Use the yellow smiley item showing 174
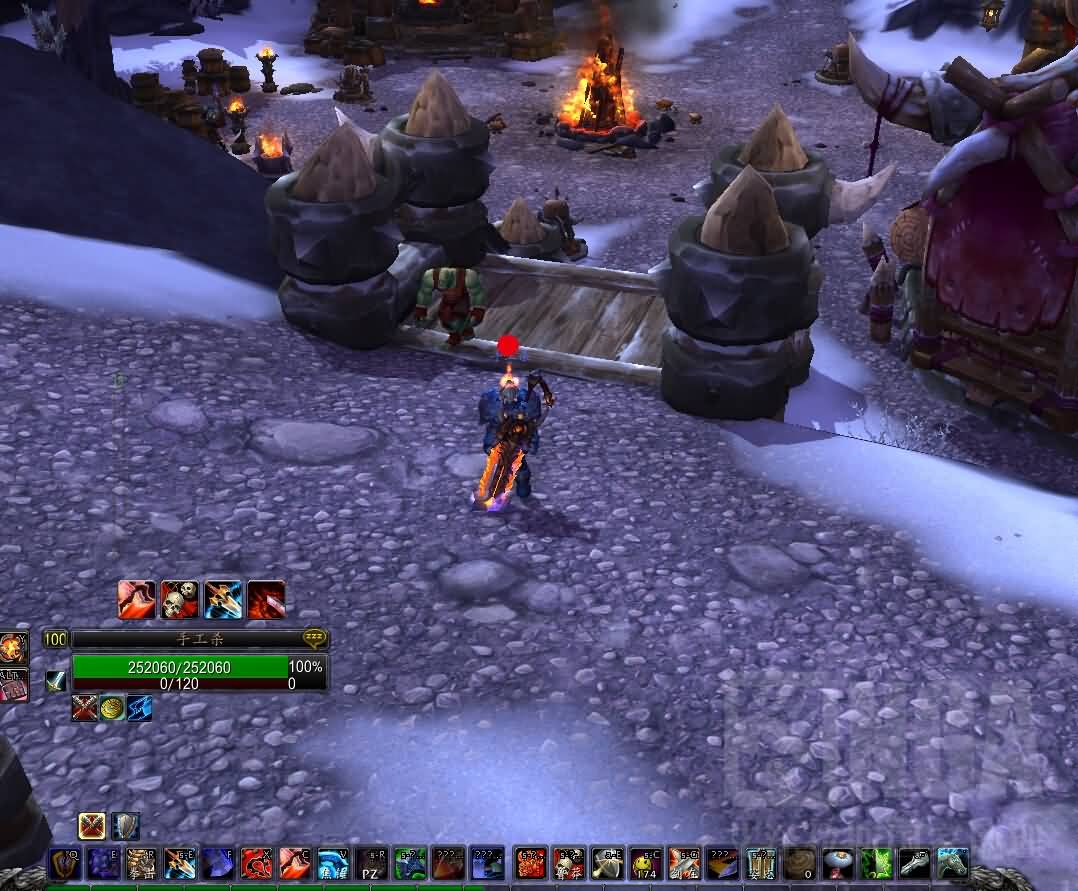Viewport: 1078px width, 891px height. point(646,864)
